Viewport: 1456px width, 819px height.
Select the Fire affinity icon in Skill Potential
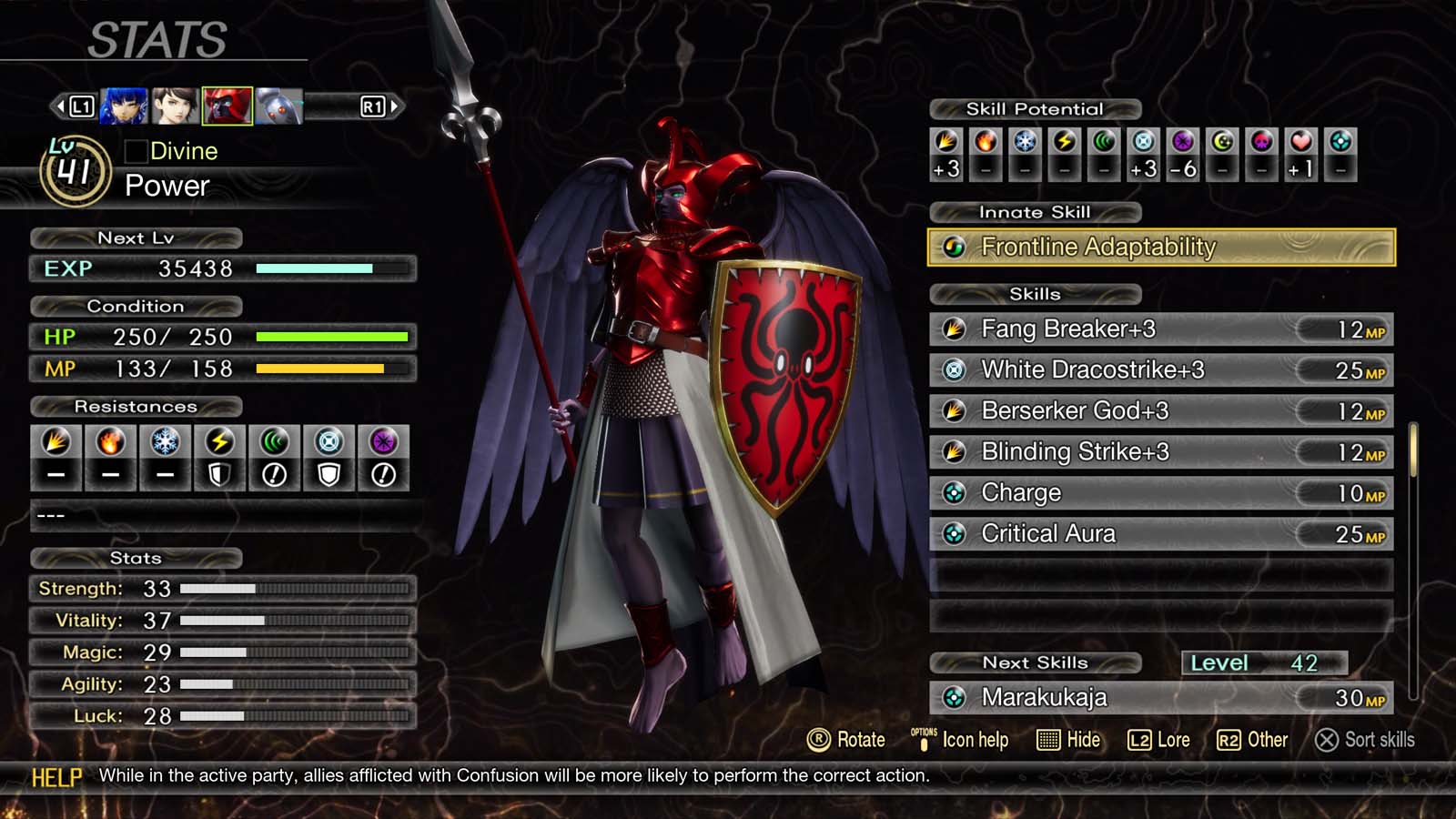pyautogui.click(x=985, y=143)
